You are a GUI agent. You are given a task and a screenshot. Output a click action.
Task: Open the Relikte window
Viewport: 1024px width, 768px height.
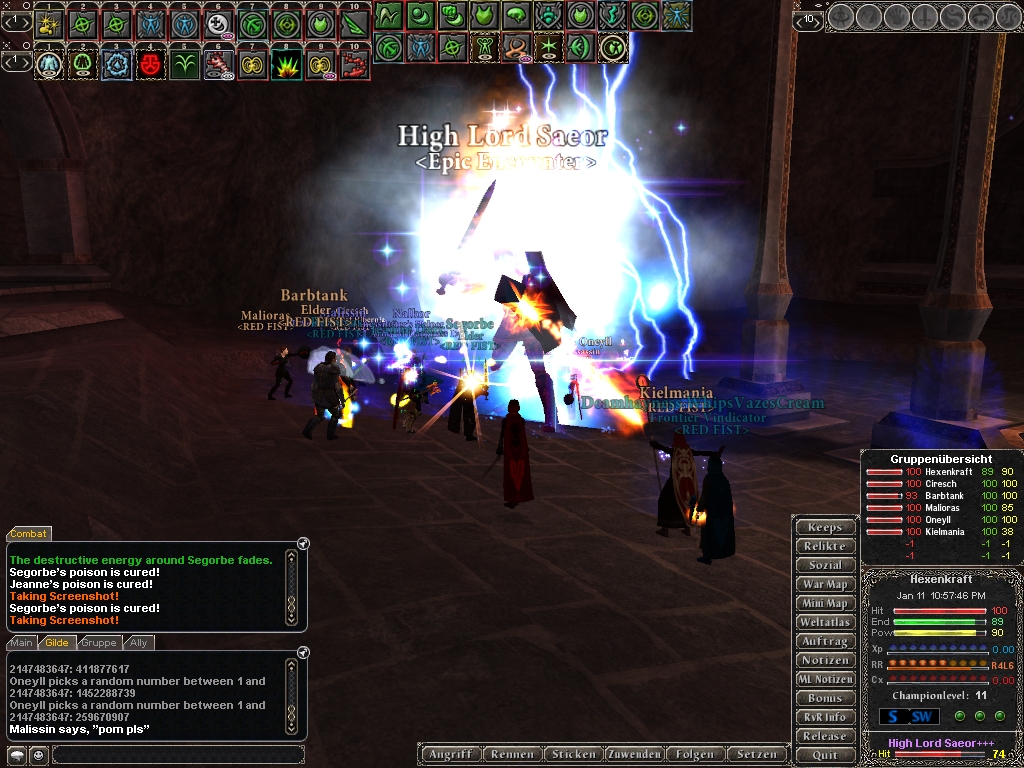click(825, 546)
